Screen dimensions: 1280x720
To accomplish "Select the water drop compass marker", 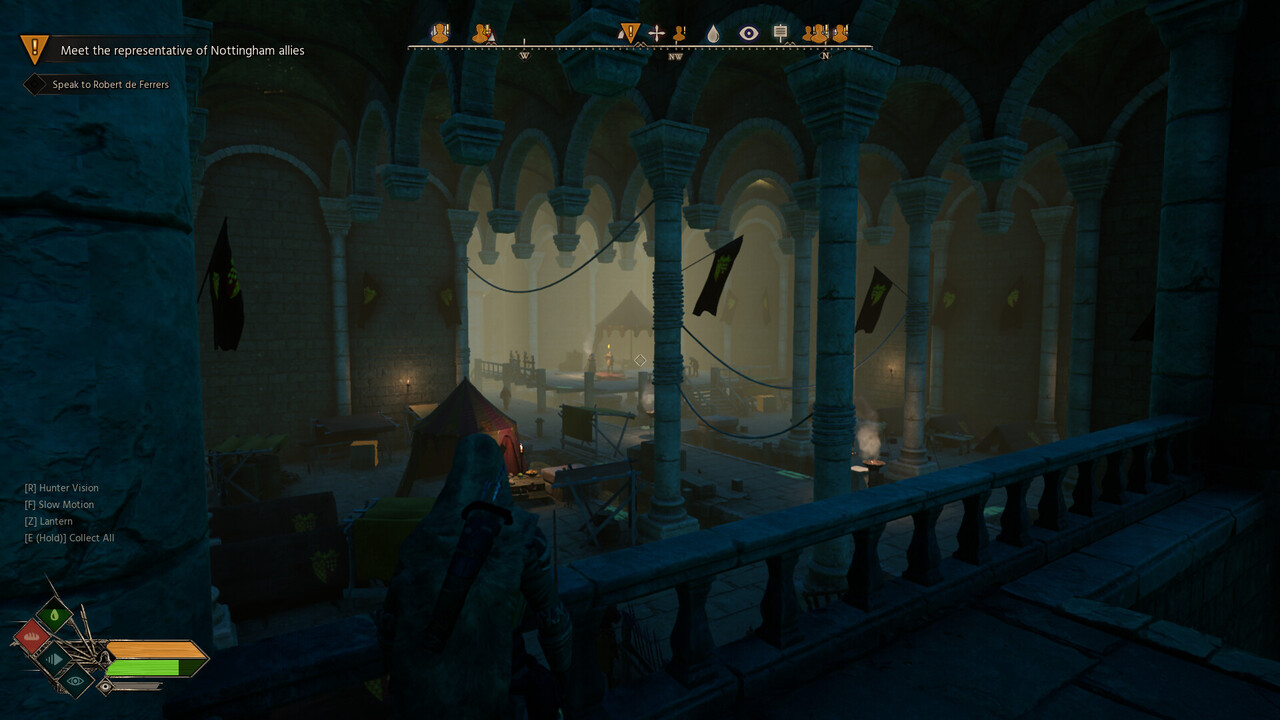I will tap(713, 34).
